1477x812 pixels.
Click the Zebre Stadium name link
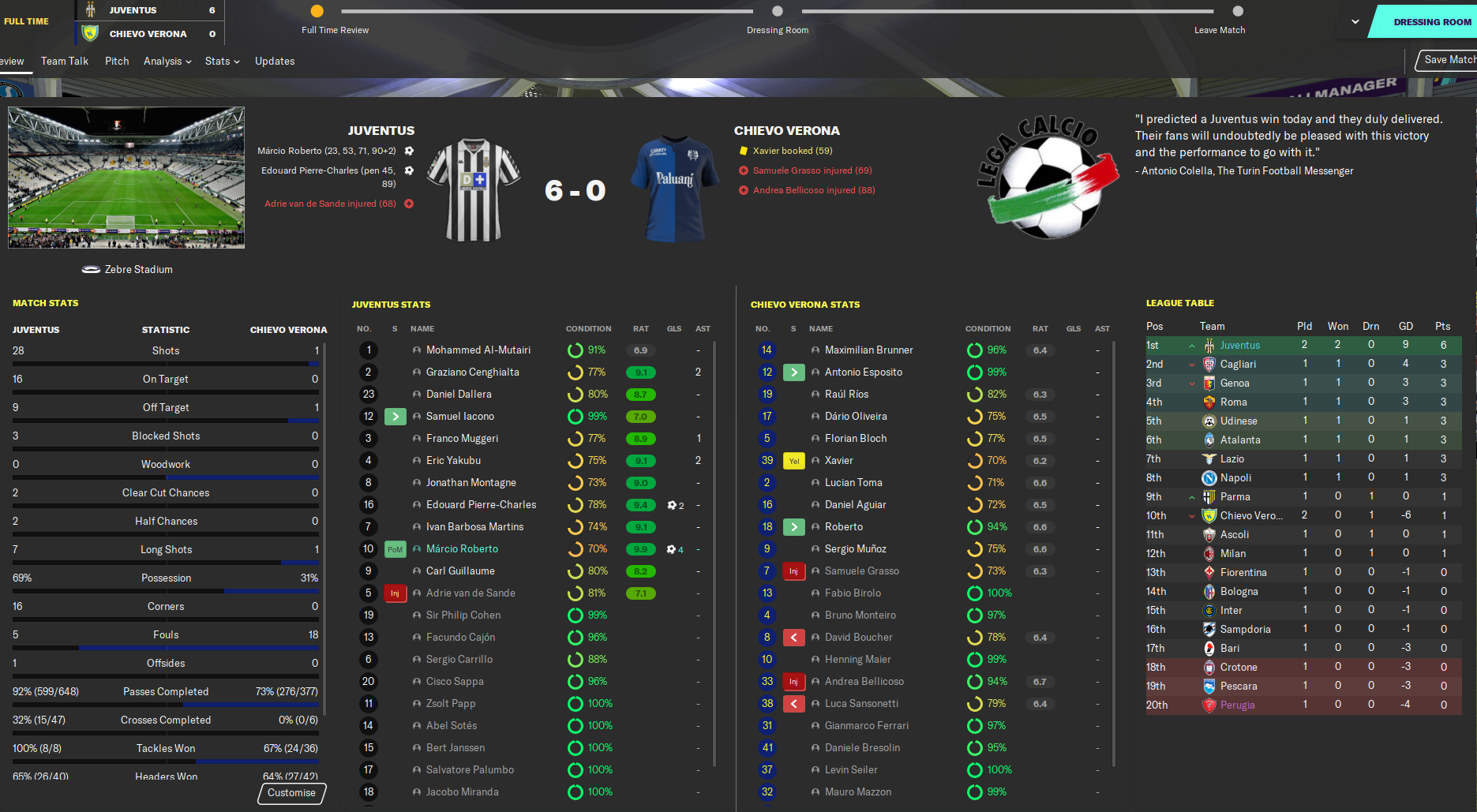[138, 270]
